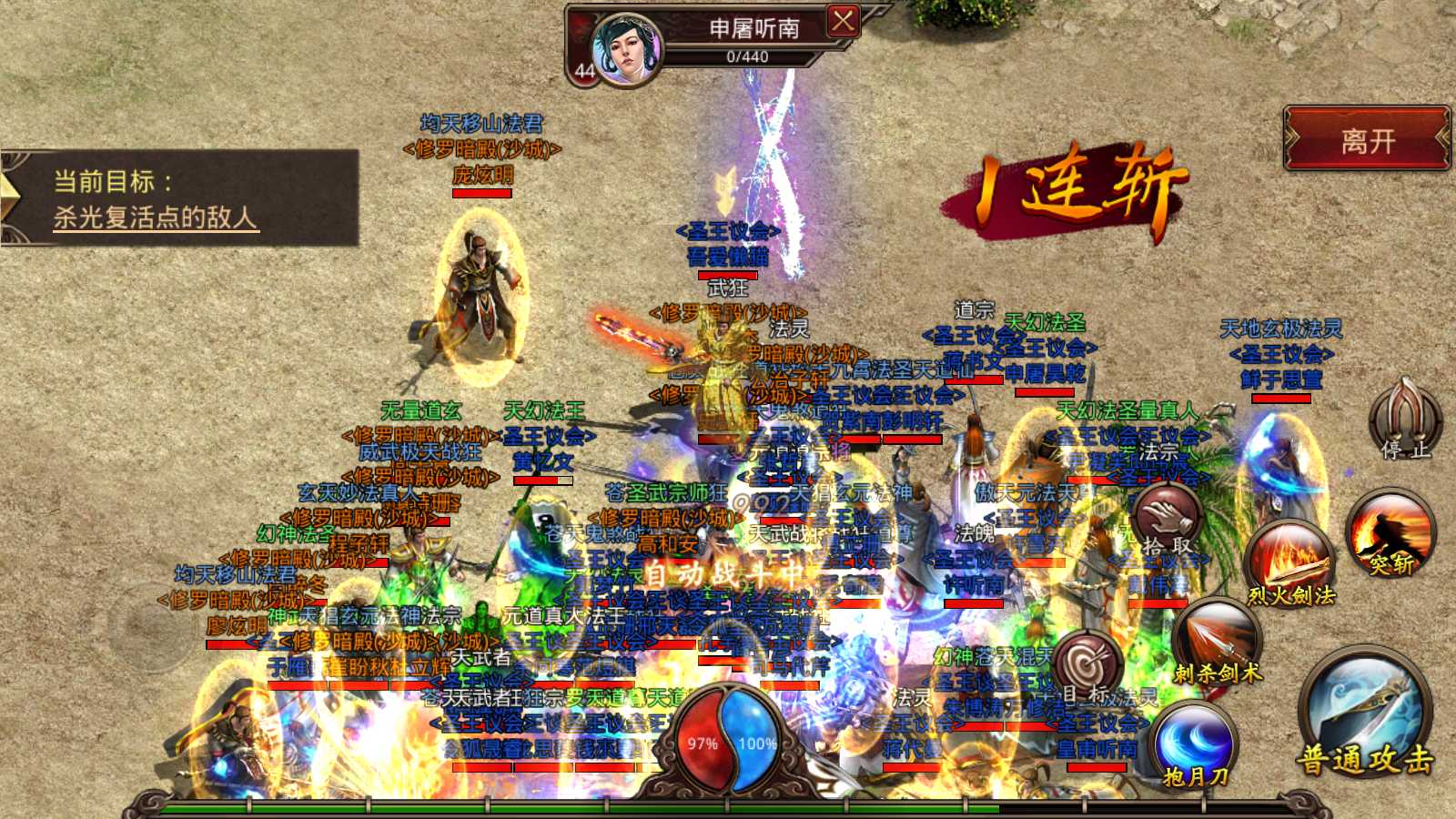Click the 申屠听南 target portrait
Viewport: 1456px width, 819px height.
click(627, 49)
